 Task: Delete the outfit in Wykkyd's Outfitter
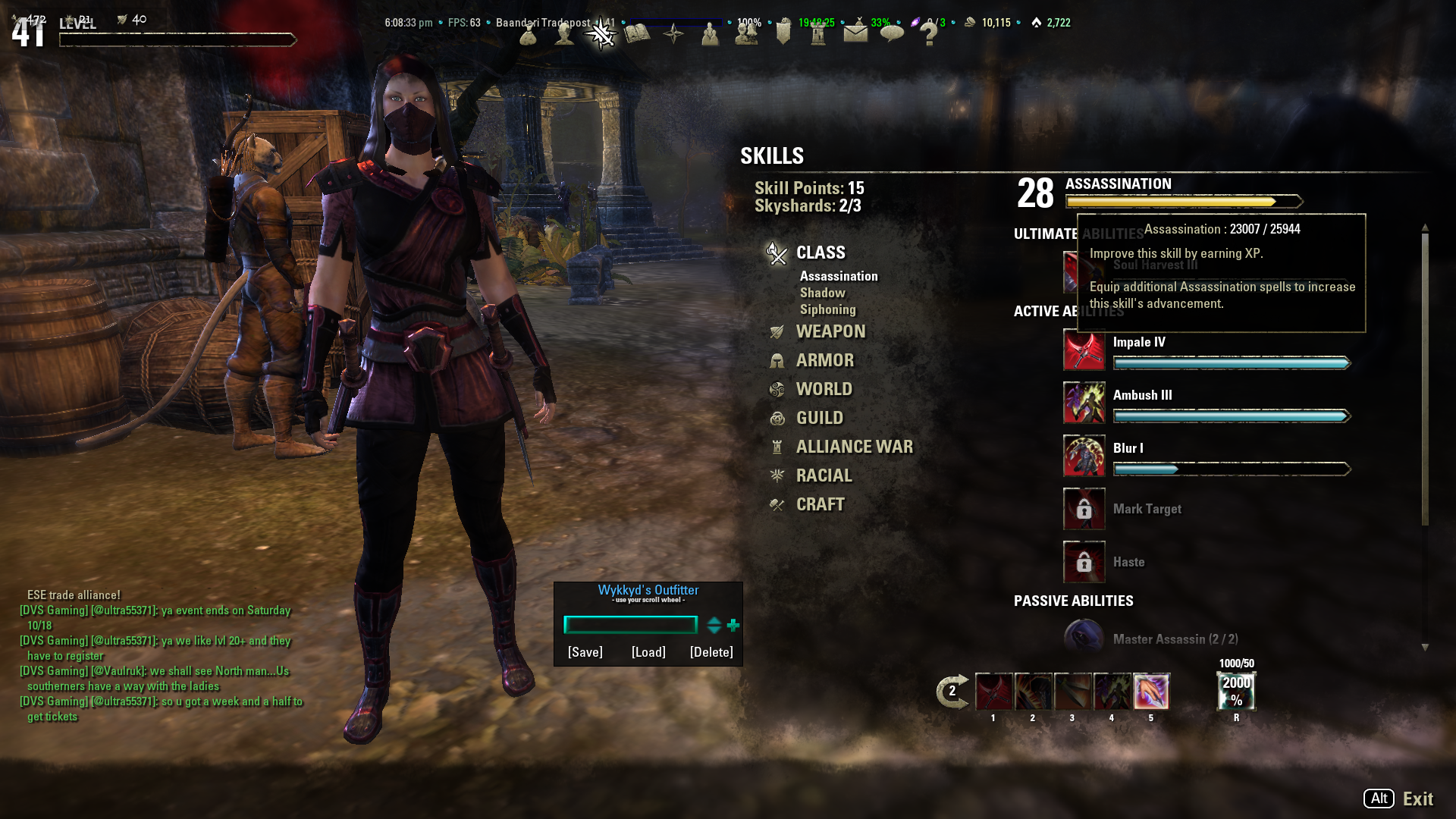click(711, 652)
